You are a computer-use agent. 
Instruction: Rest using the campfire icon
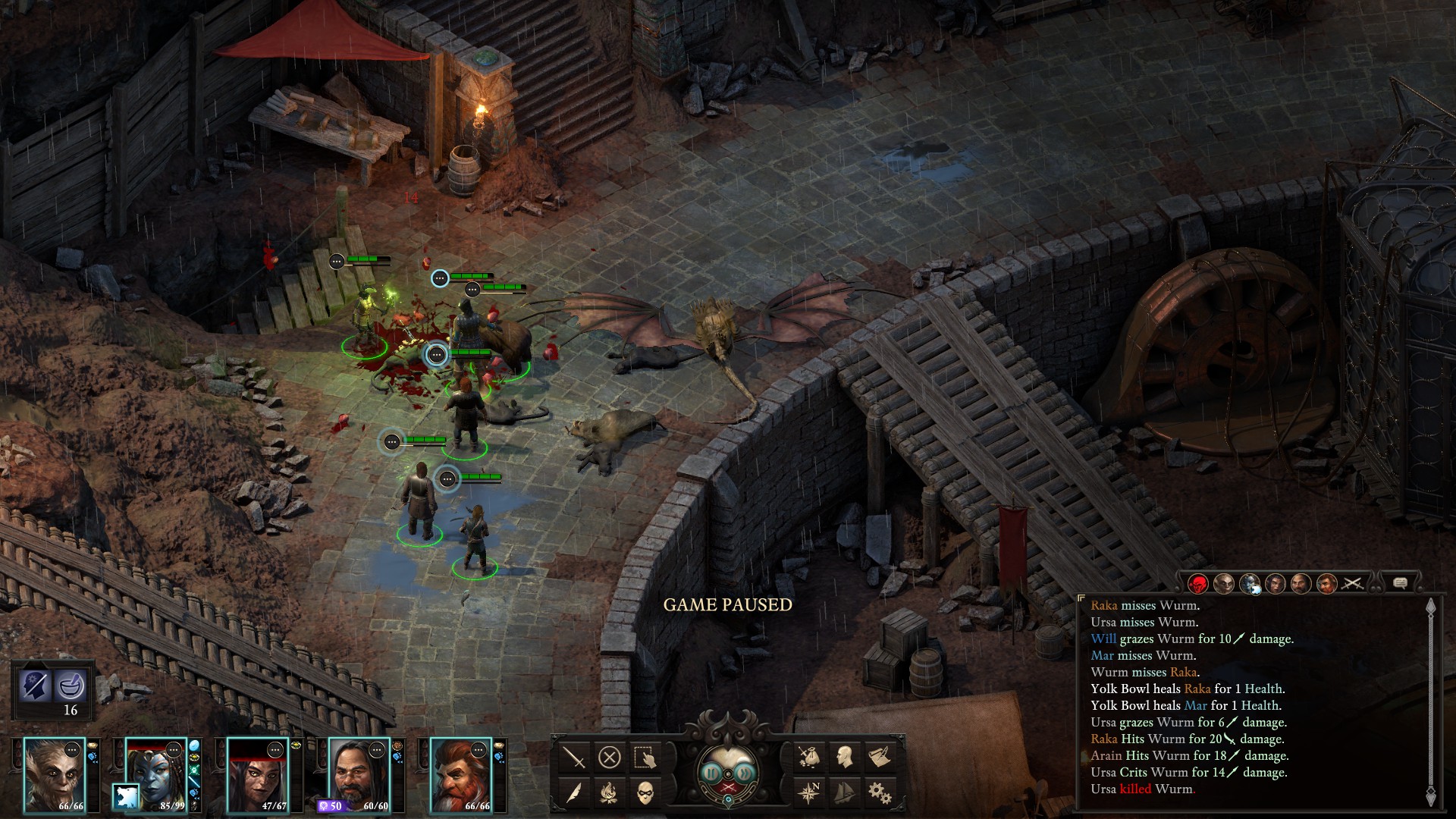point(610,792)
